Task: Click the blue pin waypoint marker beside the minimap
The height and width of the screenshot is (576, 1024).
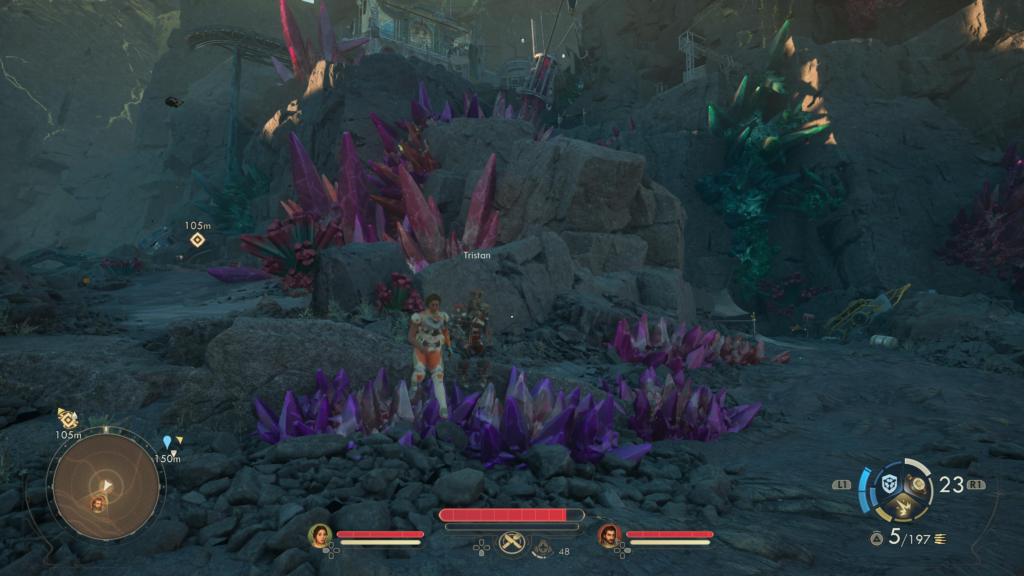Action: coord(167,441)
